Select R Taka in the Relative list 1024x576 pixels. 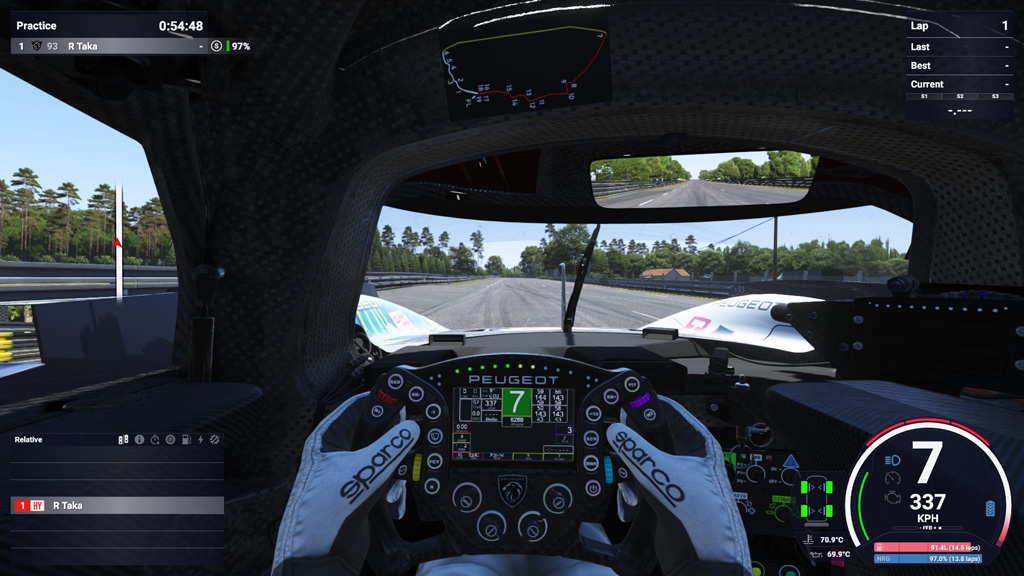tap(117, 505)
